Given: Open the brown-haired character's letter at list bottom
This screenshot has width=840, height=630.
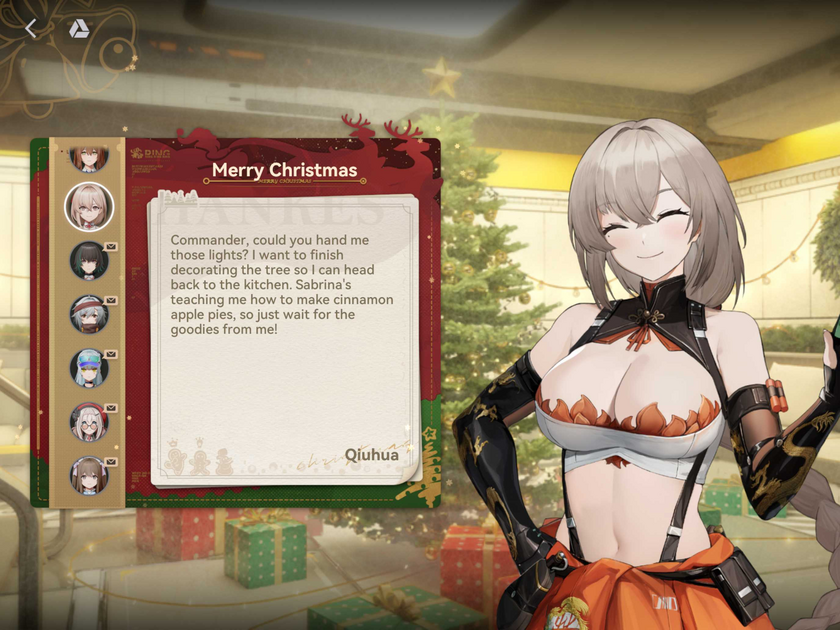Looking at the screenshot, I should (89, 476).
